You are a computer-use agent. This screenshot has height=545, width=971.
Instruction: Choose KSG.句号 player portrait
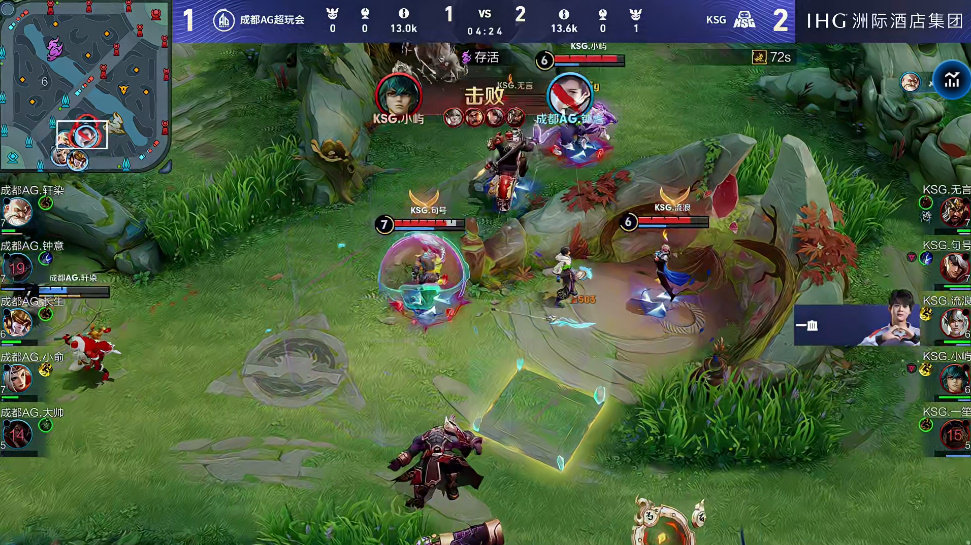(x=955, y=267)
